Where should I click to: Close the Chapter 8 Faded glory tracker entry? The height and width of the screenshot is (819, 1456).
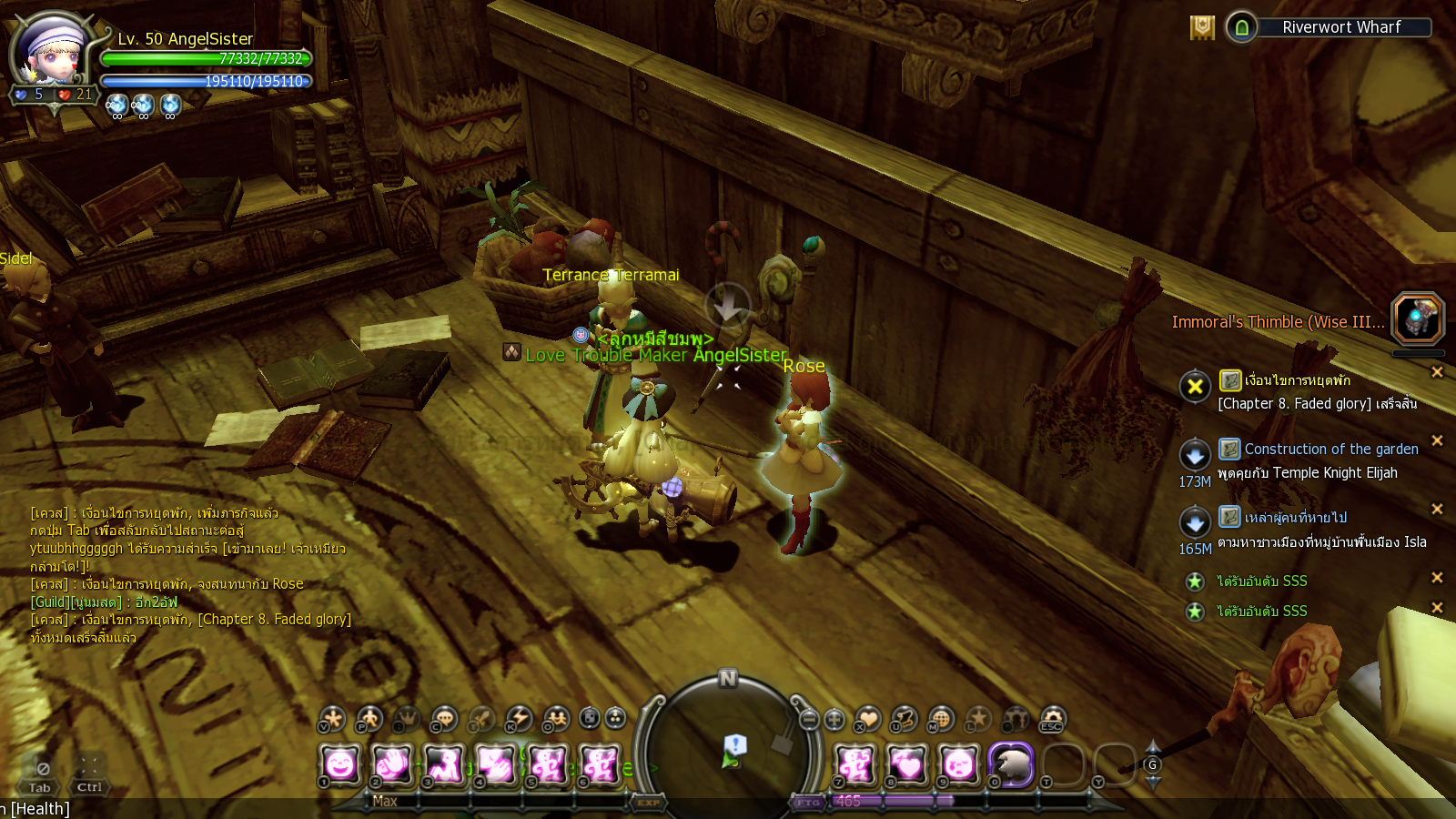click(1437, 371)
